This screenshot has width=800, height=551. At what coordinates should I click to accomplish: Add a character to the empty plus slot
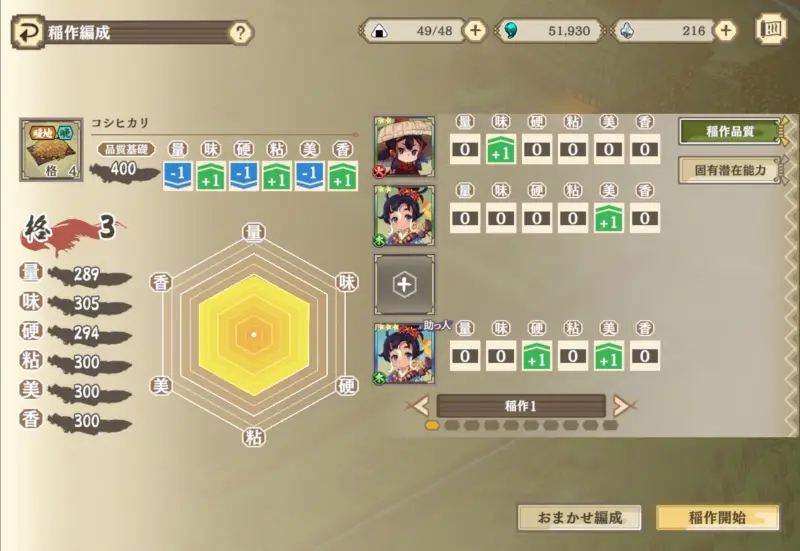[x=404, y=285]
